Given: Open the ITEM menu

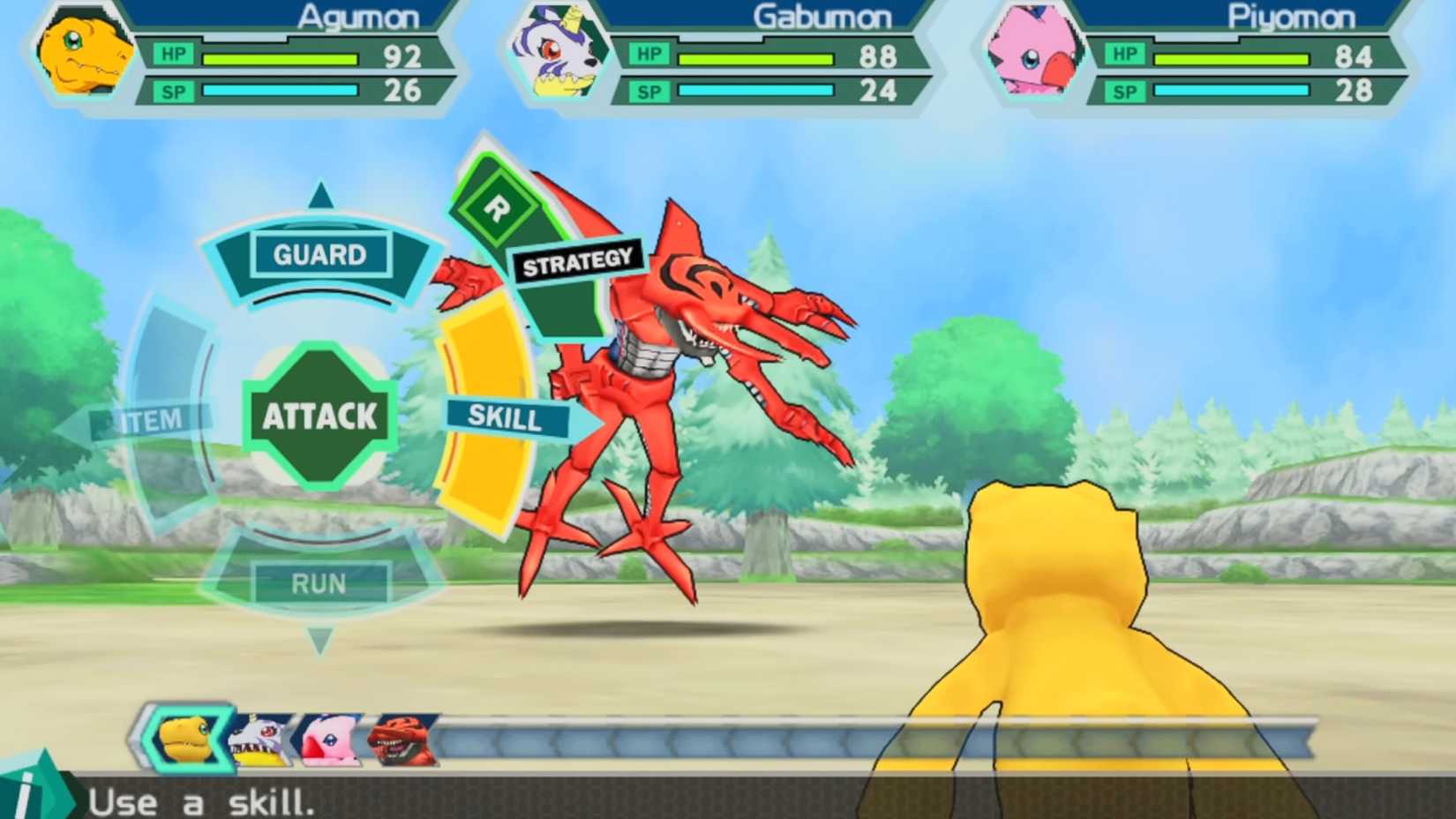Looking at the screenshot, I should [x=150, y=418].
